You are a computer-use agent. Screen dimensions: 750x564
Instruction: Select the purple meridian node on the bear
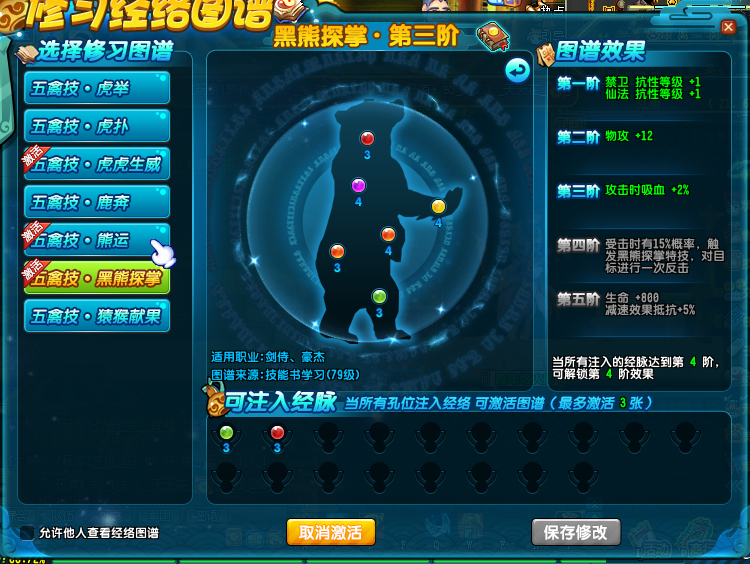(x=358, y=185)
